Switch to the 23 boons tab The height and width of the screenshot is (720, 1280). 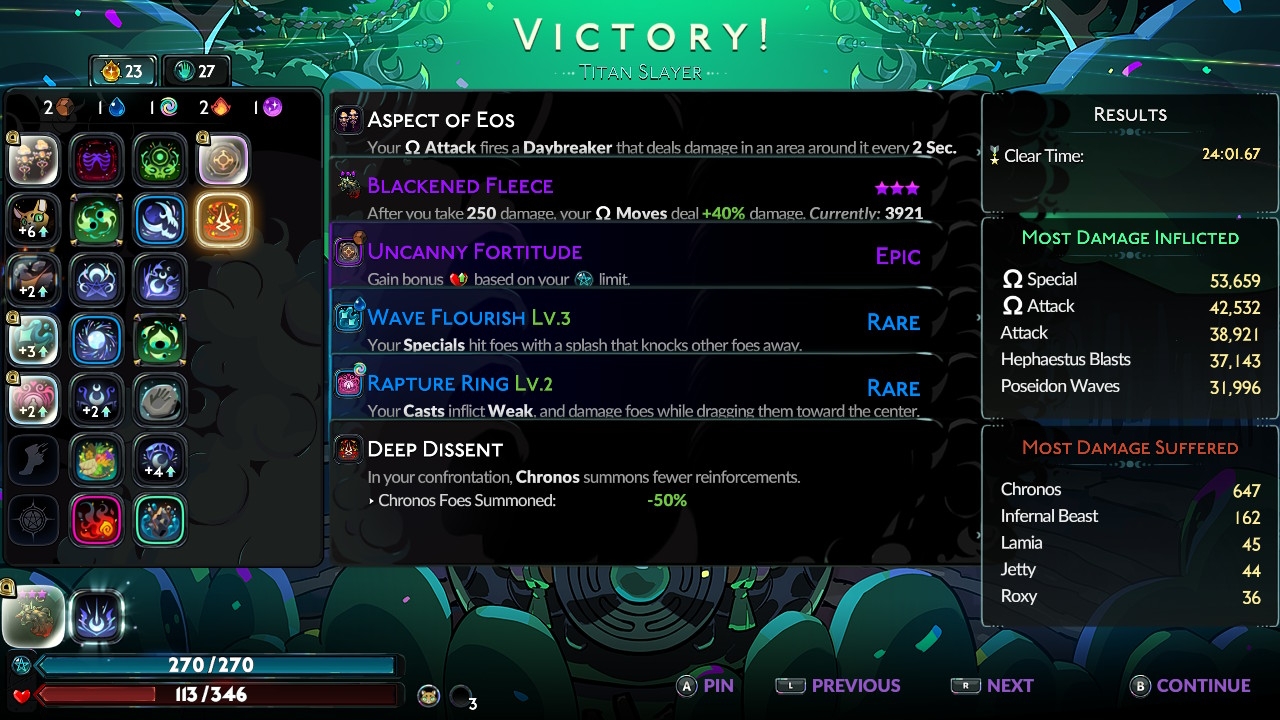pos(122,71)
